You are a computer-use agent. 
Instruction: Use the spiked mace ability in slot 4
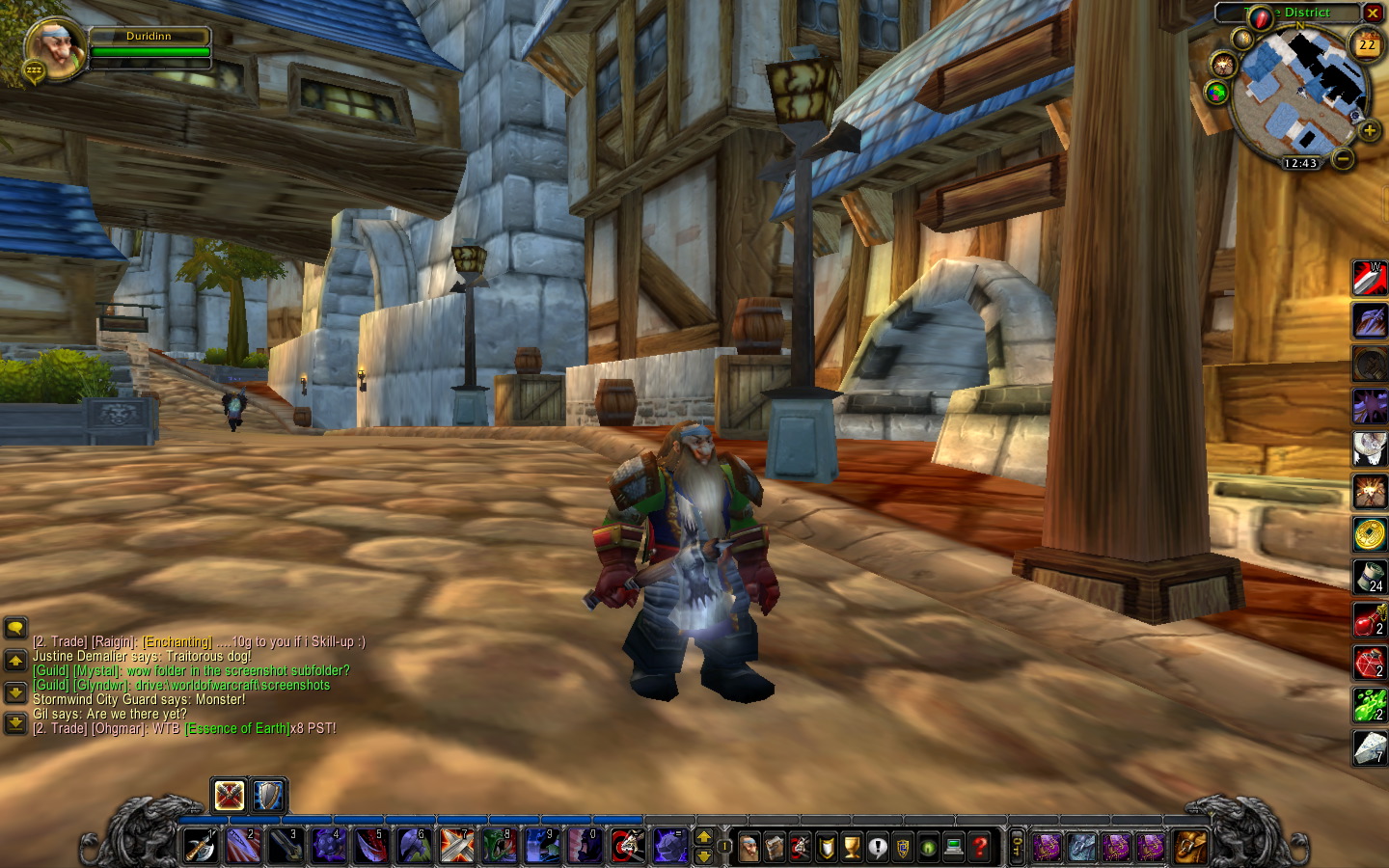pyautogui.click(x=328, y=847)
